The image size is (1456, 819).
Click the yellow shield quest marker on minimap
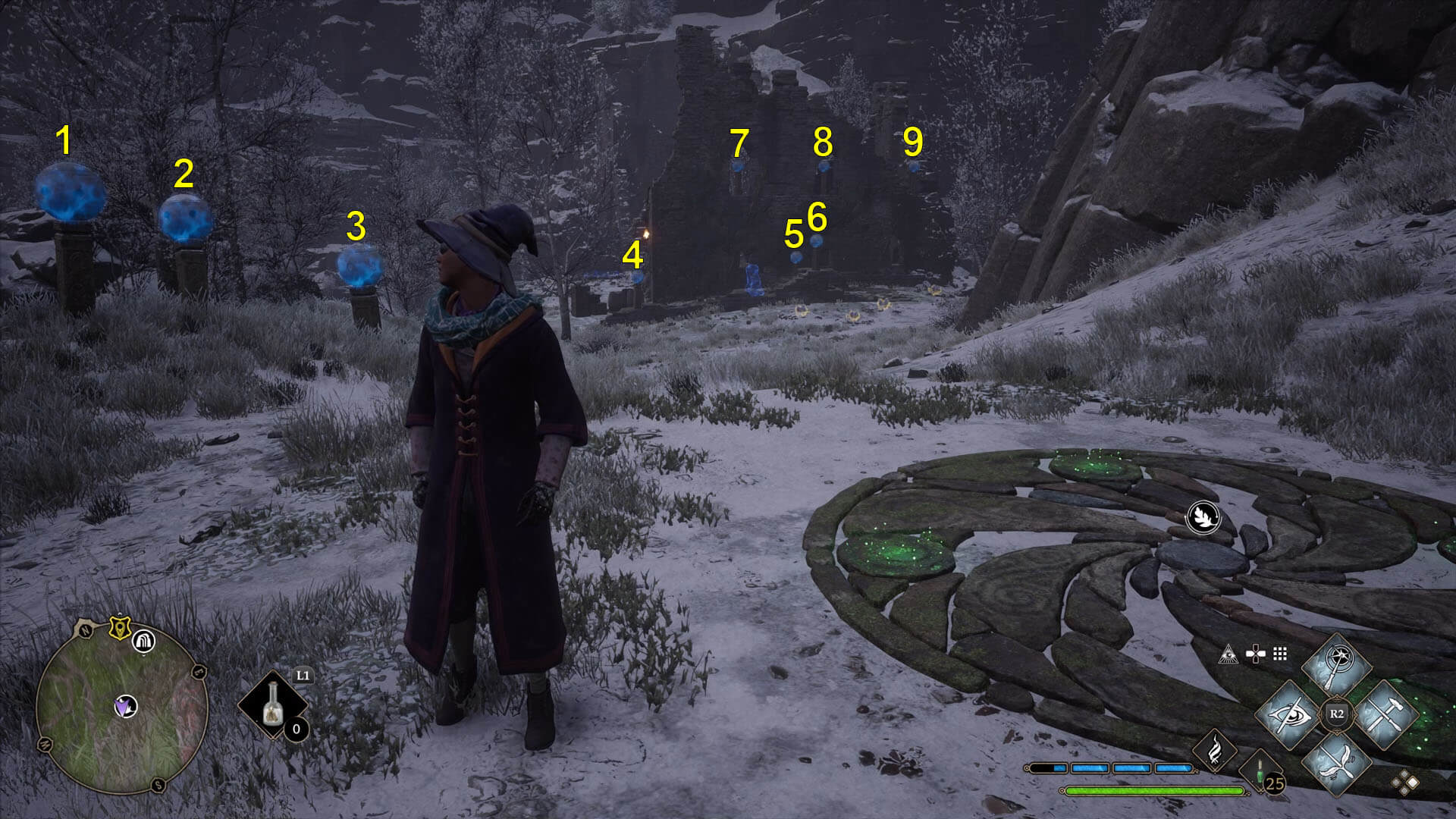click(x=120, y=629)
